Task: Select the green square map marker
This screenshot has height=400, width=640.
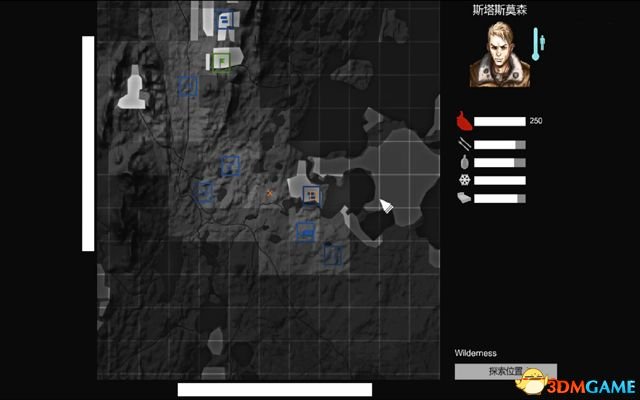Action: (x=221, y=63)
